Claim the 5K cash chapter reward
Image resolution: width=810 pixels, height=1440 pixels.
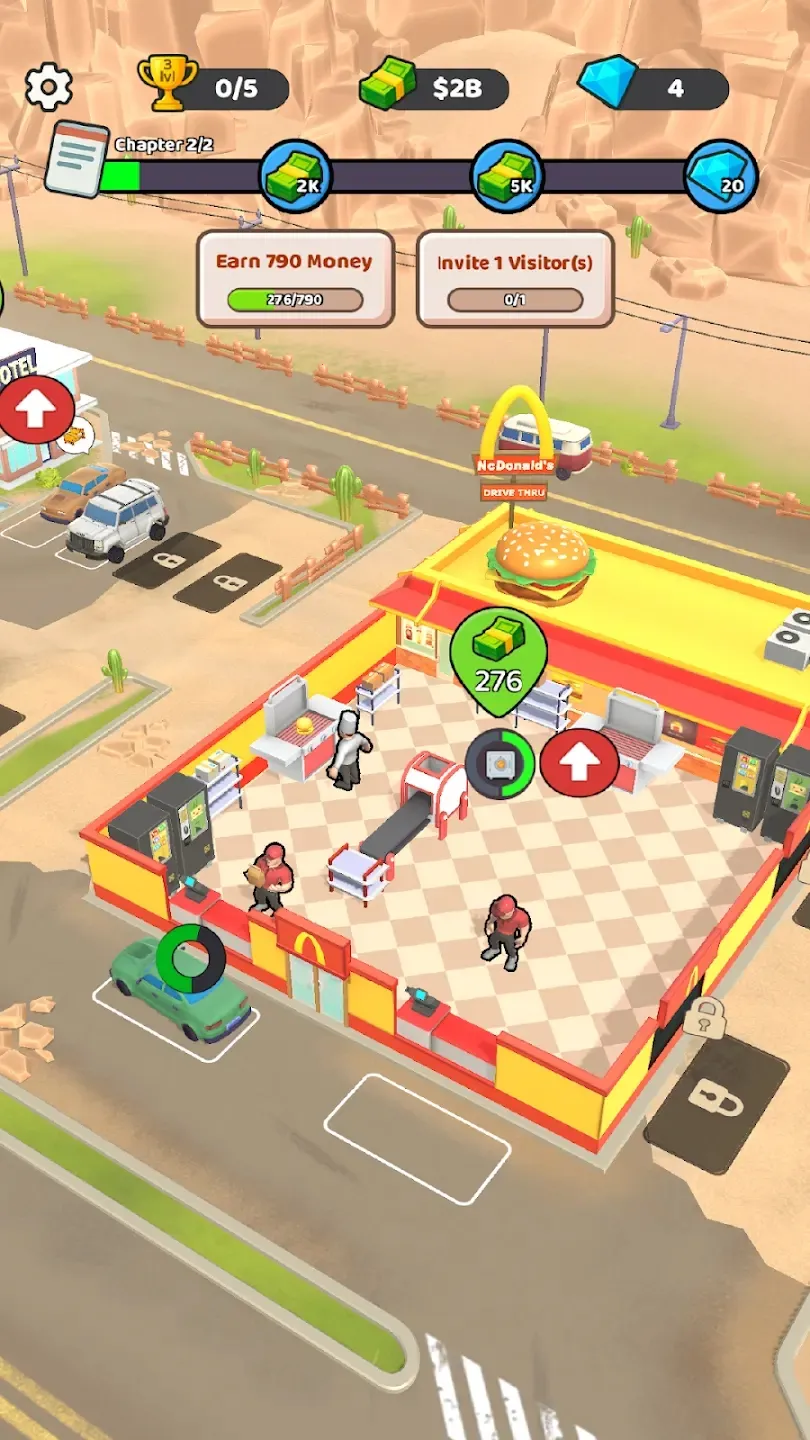point(507,176)
